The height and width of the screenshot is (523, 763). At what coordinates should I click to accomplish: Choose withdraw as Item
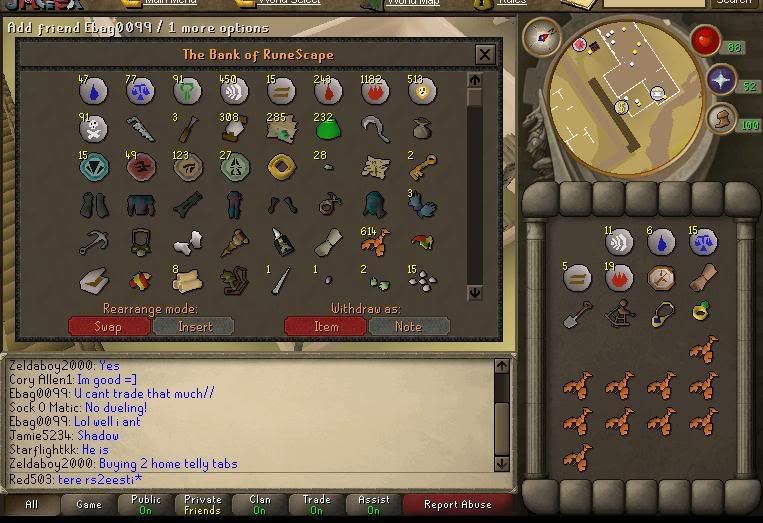click(325, 326)
